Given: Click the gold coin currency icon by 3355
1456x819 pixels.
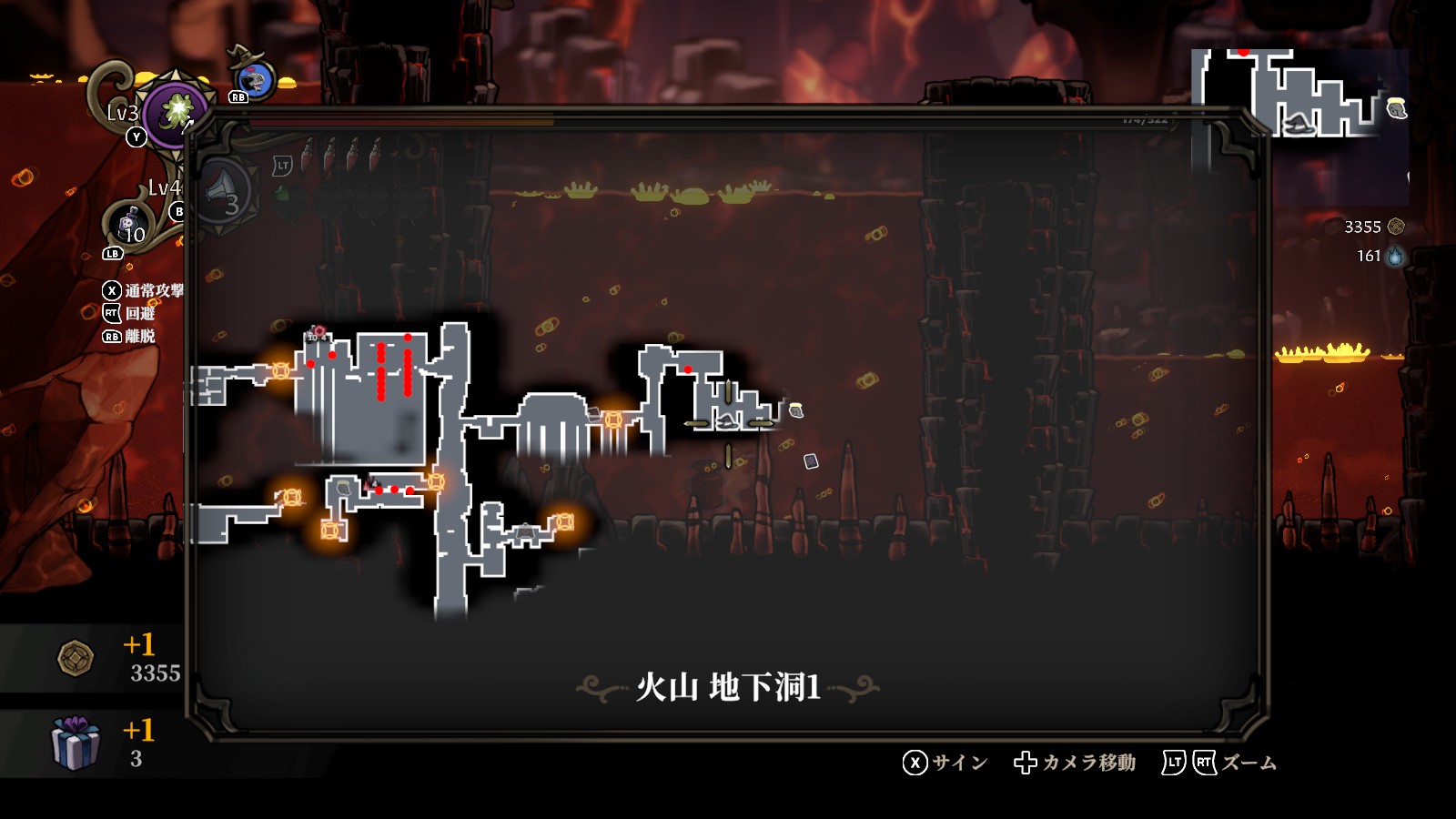Looking at the screenshot, I should [1396, 227].
